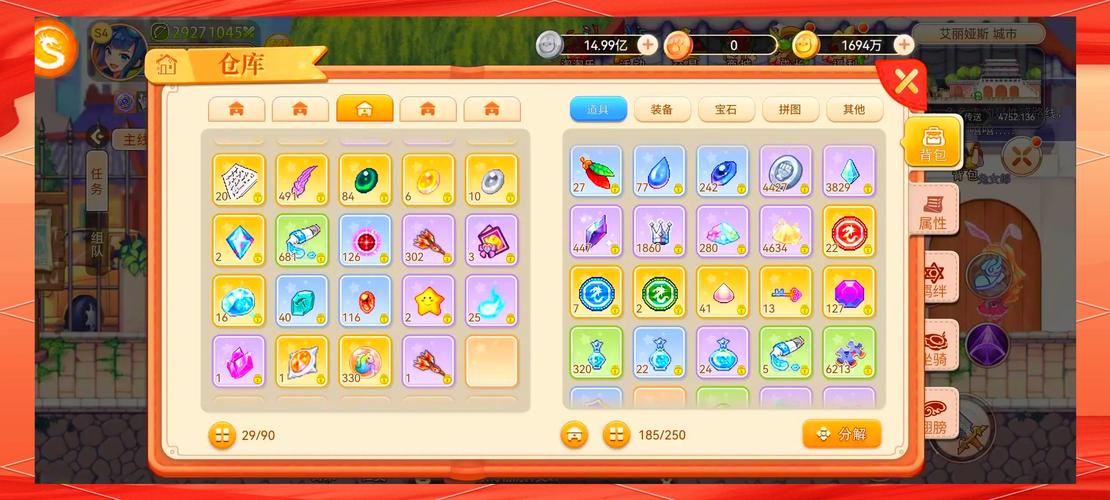Select the 拼图 tab

point(790,110)
